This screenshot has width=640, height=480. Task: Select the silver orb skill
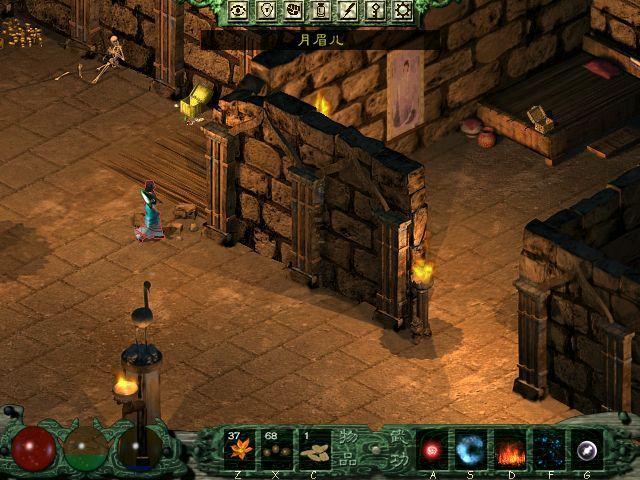click(x=584, y=447)
